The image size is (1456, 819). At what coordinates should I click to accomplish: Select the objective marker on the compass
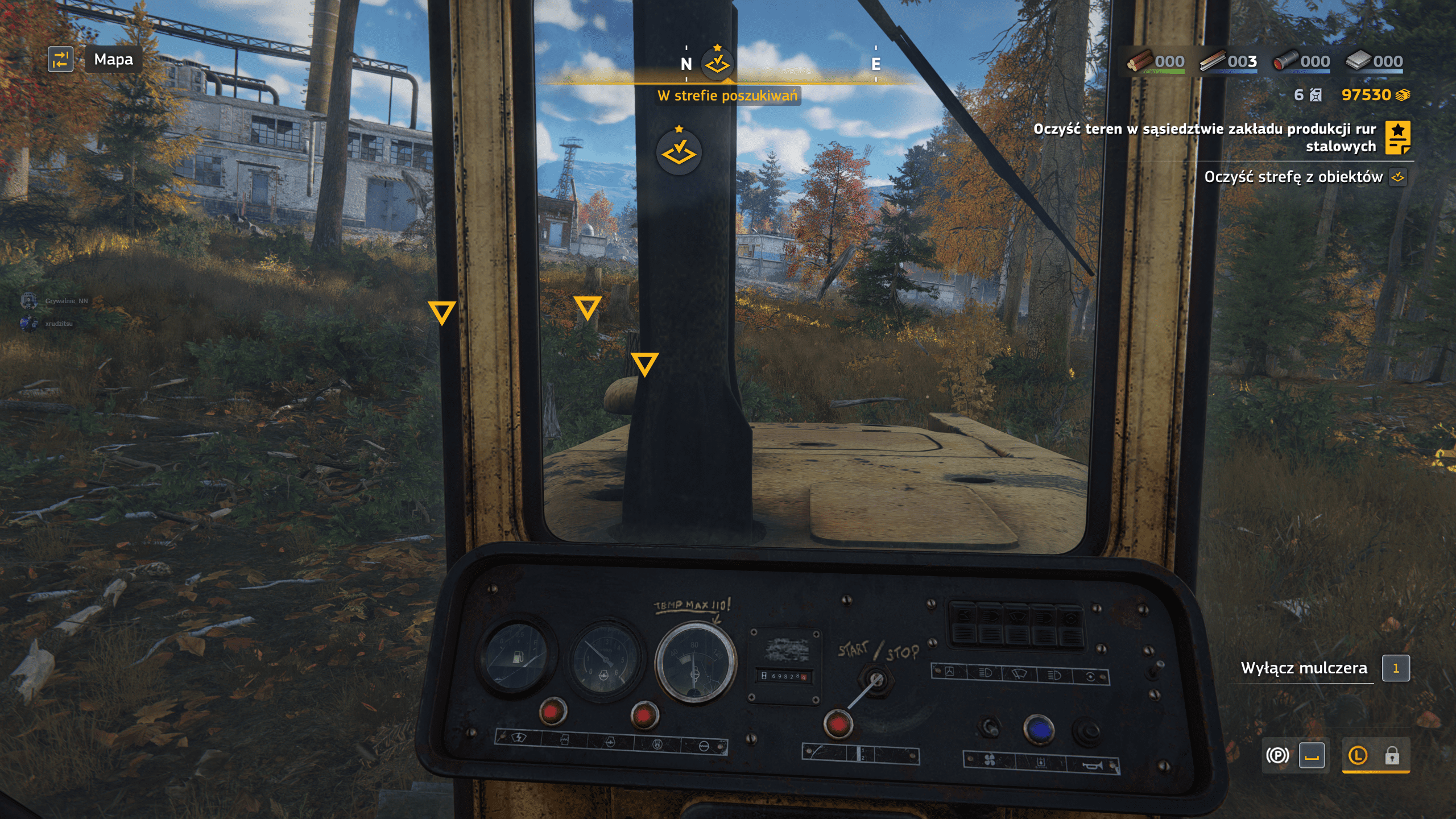(717, 63)
